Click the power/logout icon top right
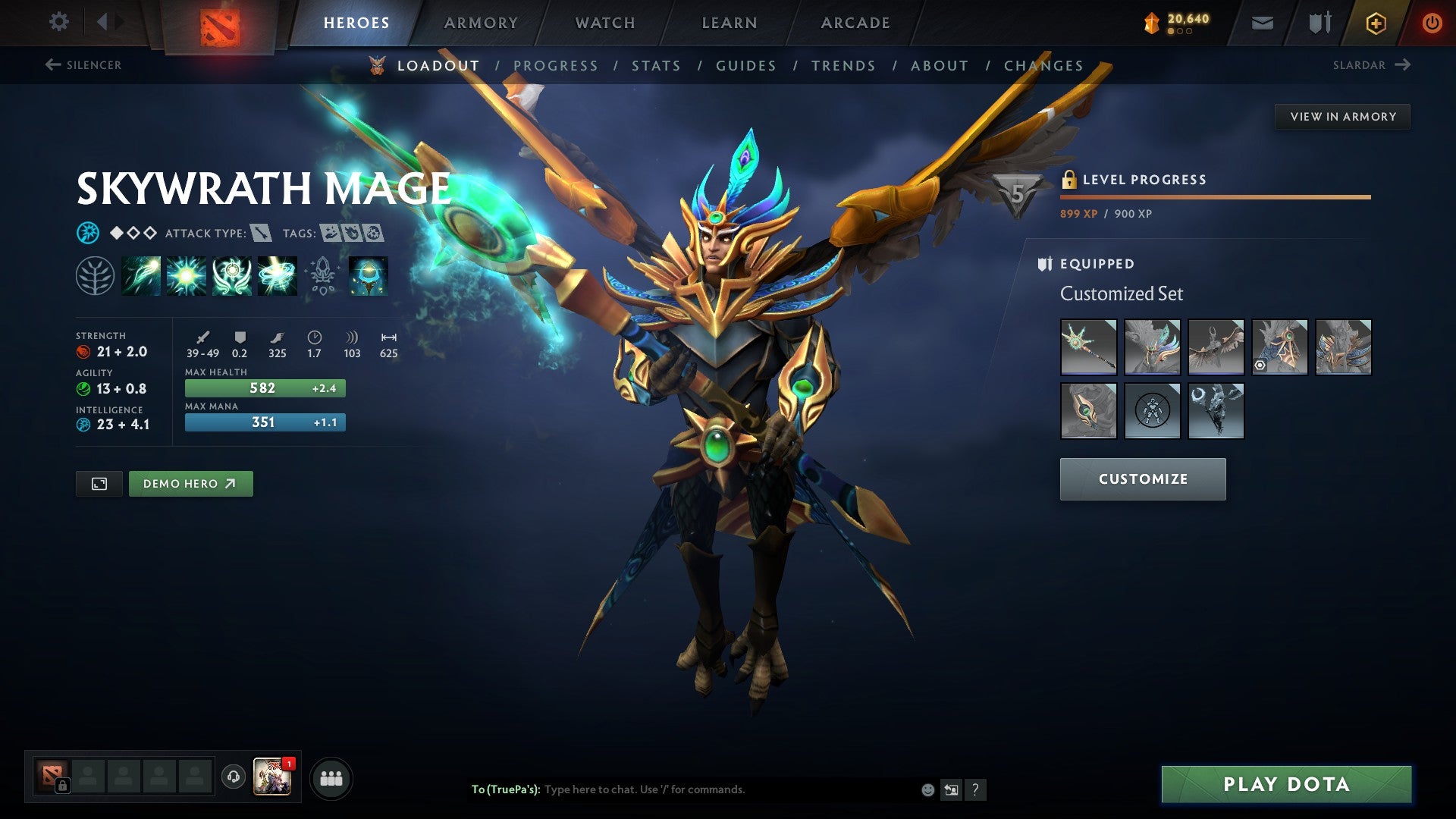Screen dimensions: 1456x819 (1432, 22)
